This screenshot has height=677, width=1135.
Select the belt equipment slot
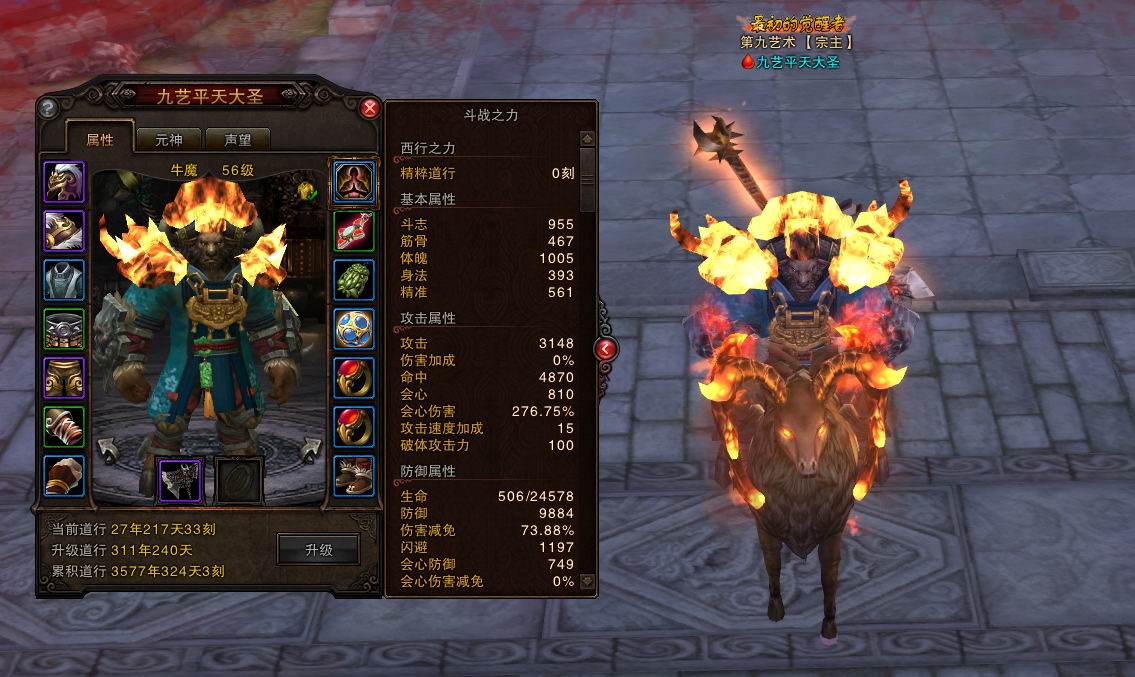(x=64, y=329)
